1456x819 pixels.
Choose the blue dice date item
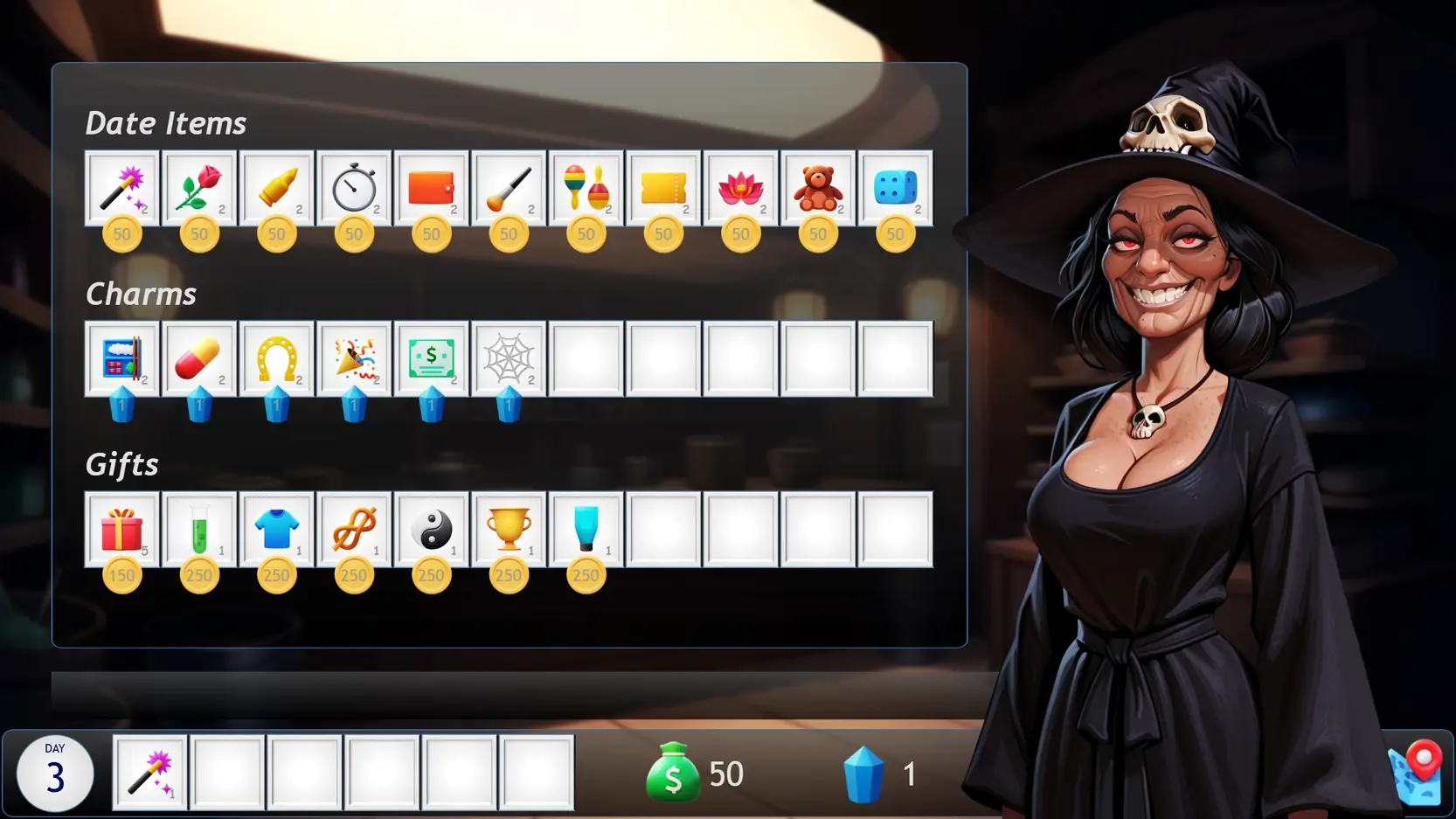(895, 188)
